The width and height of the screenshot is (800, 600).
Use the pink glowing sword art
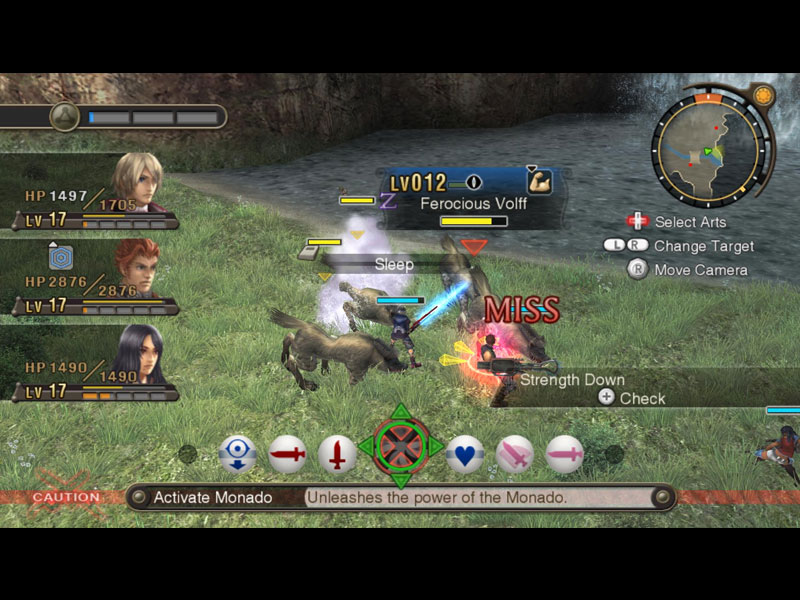point(515,455)
